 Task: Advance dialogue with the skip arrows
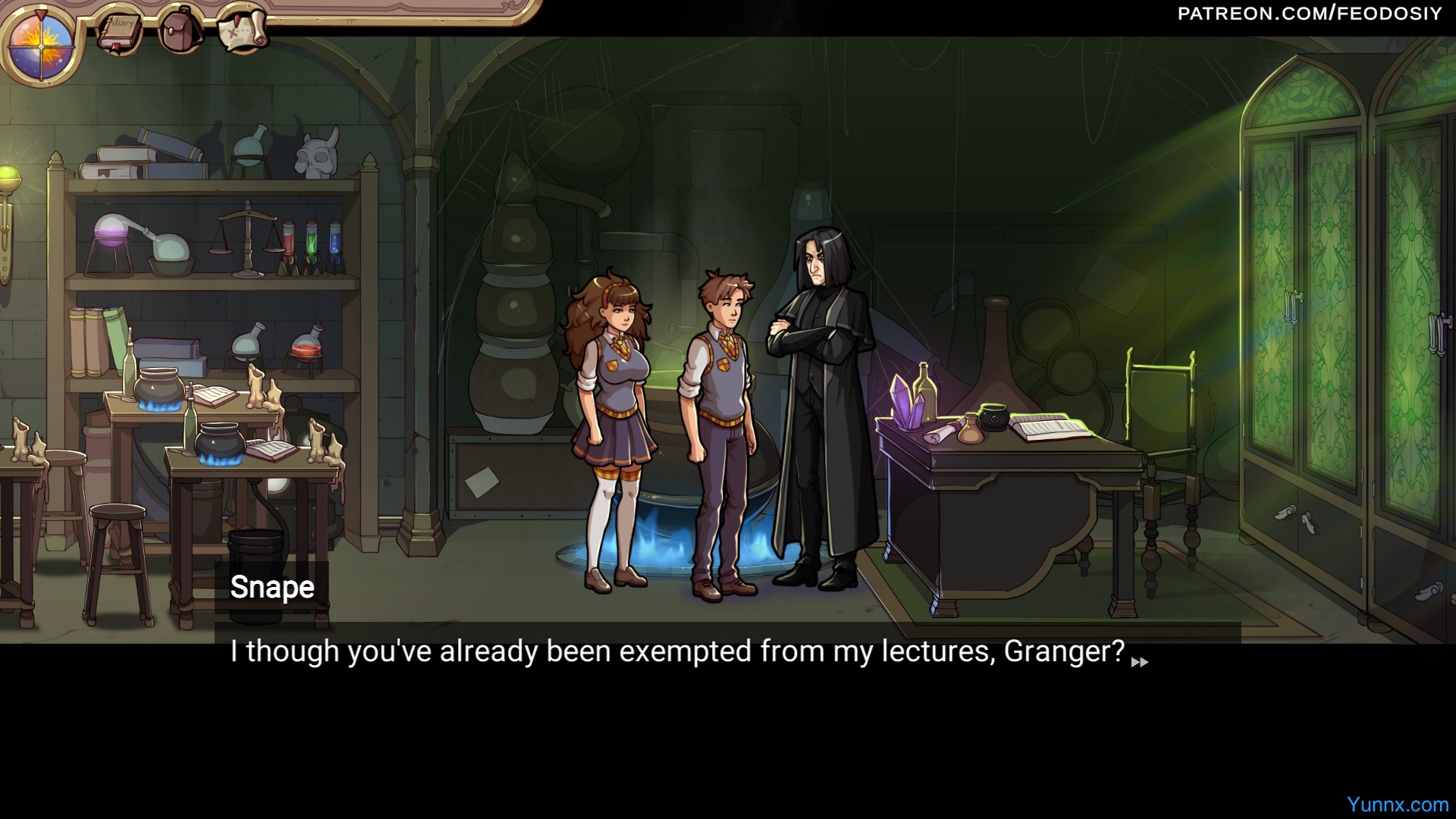(1139, 662)
